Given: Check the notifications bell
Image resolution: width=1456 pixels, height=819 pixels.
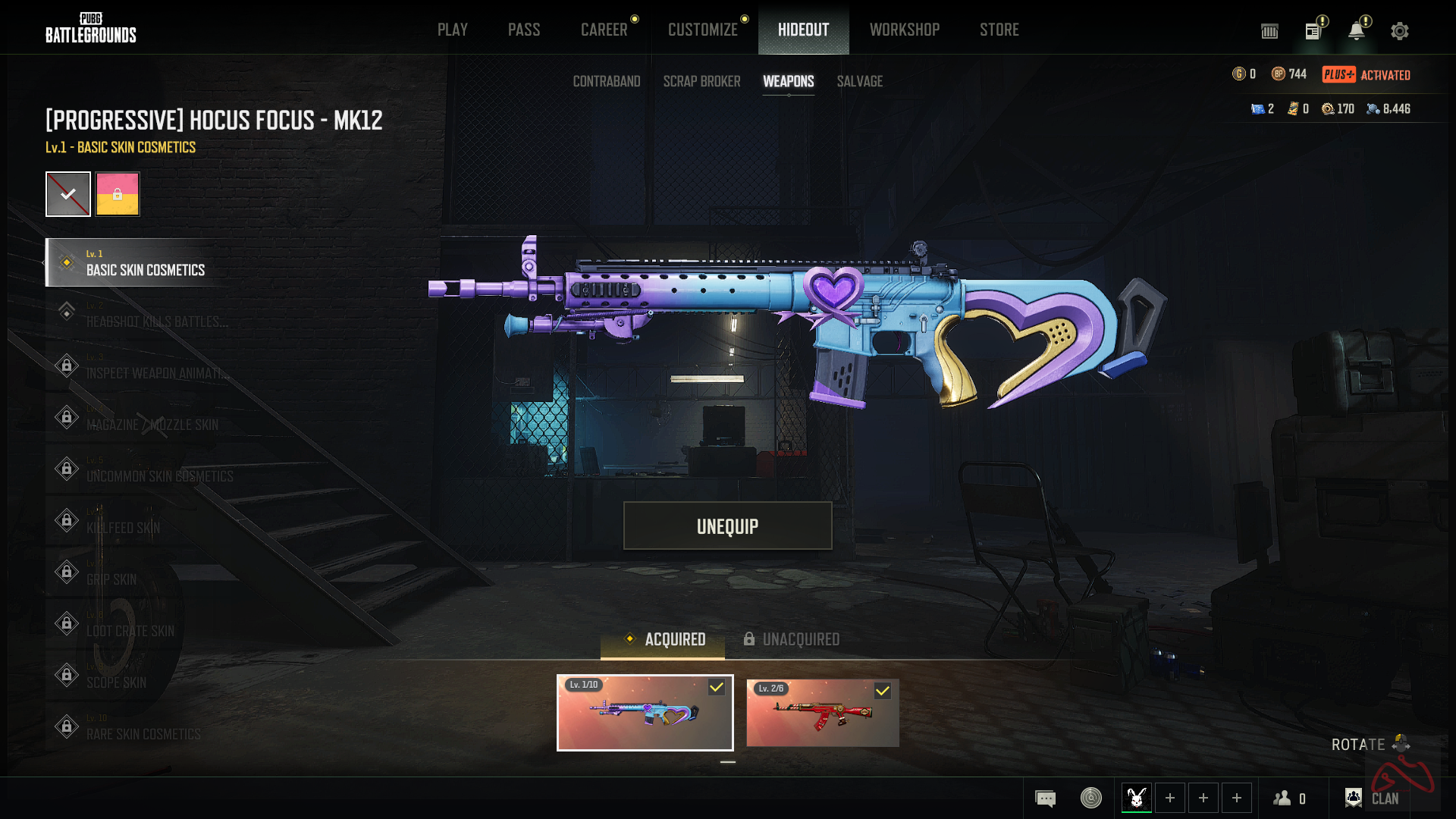Looking at the screenshot, I should tap(1356, 31).
